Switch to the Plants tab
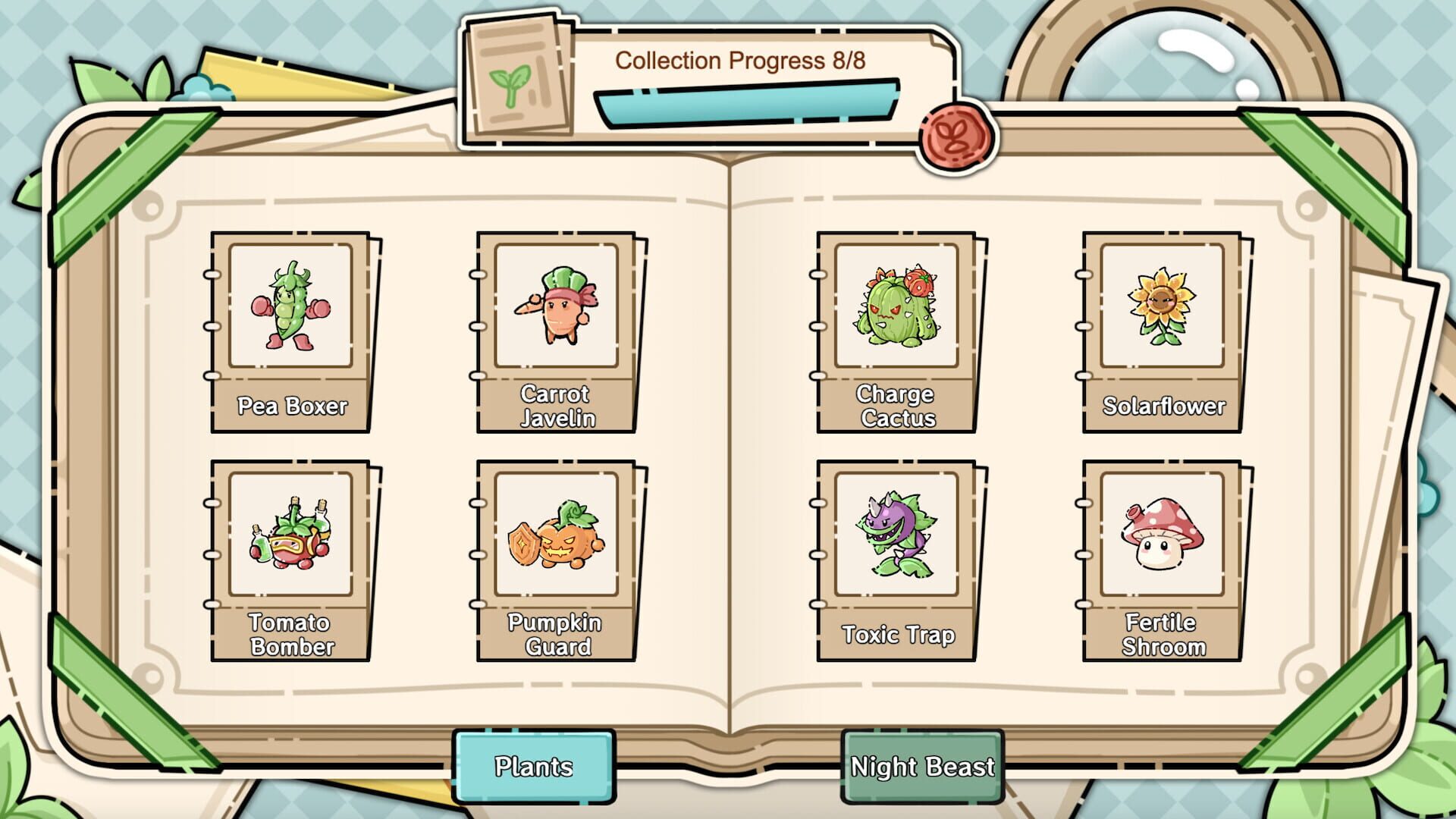 [x=535, y=767]
